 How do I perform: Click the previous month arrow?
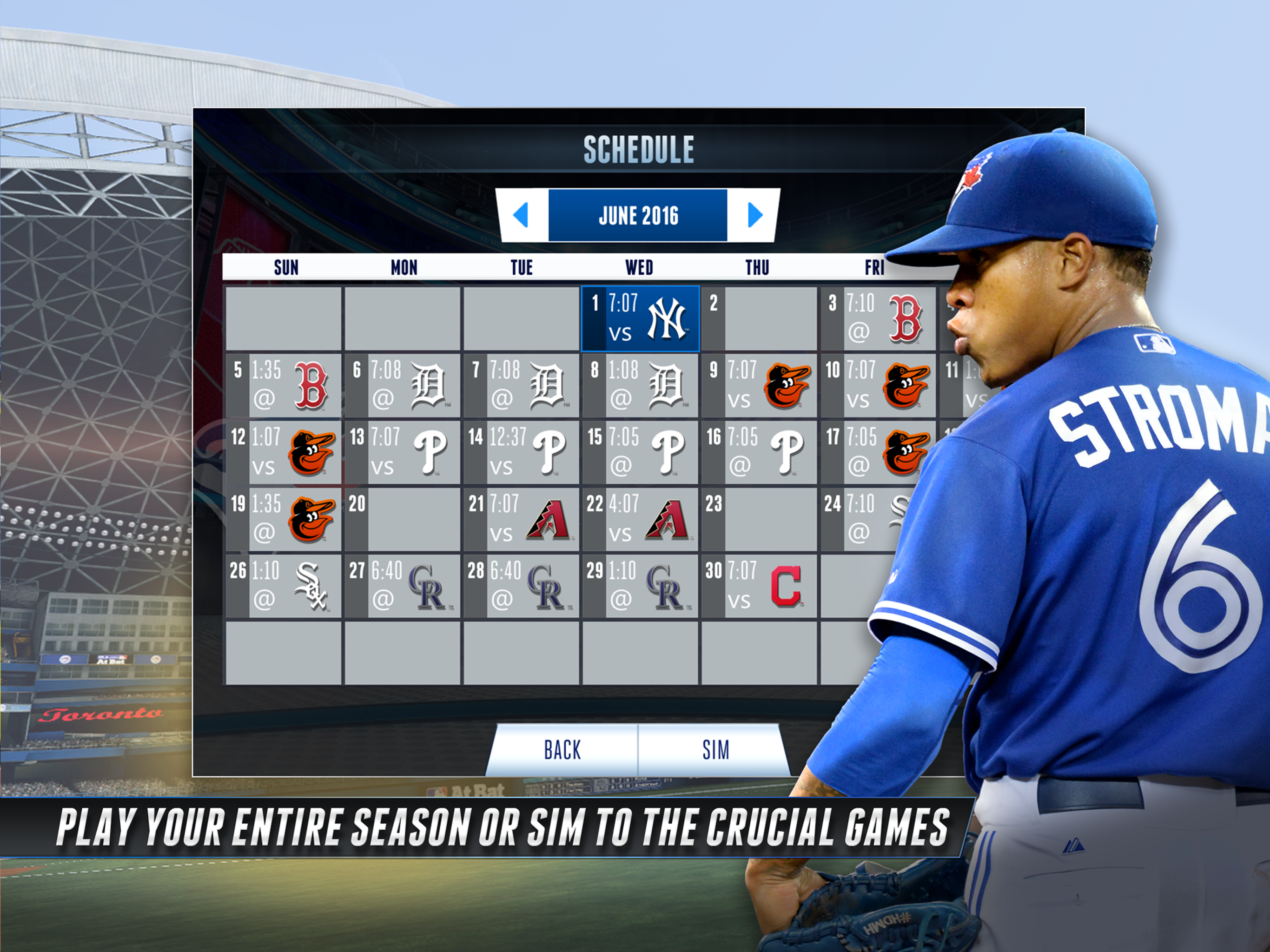click(x=520, y=215)
